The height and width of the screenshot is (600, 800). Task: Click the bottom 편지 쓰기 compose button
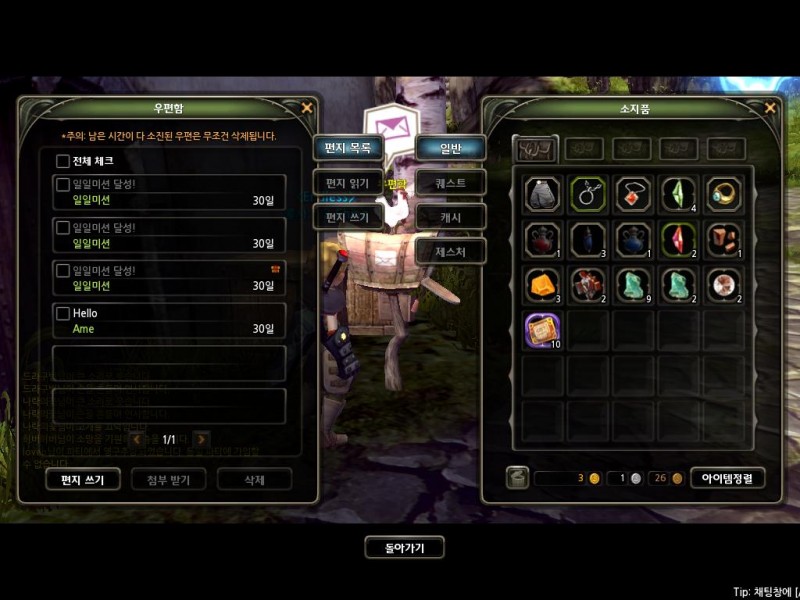click(83, 479)
